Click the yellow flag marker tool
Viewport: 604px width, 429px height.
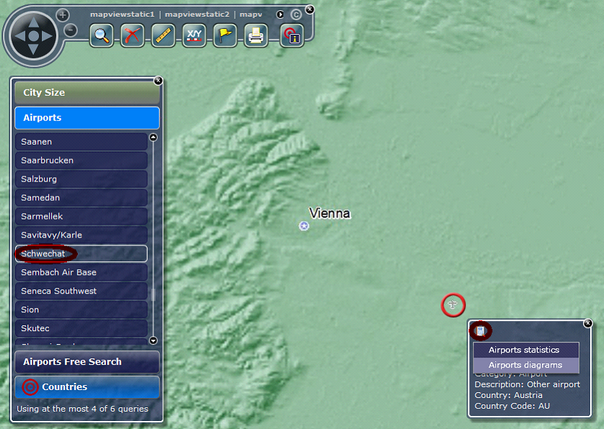(x=225, y=36)
